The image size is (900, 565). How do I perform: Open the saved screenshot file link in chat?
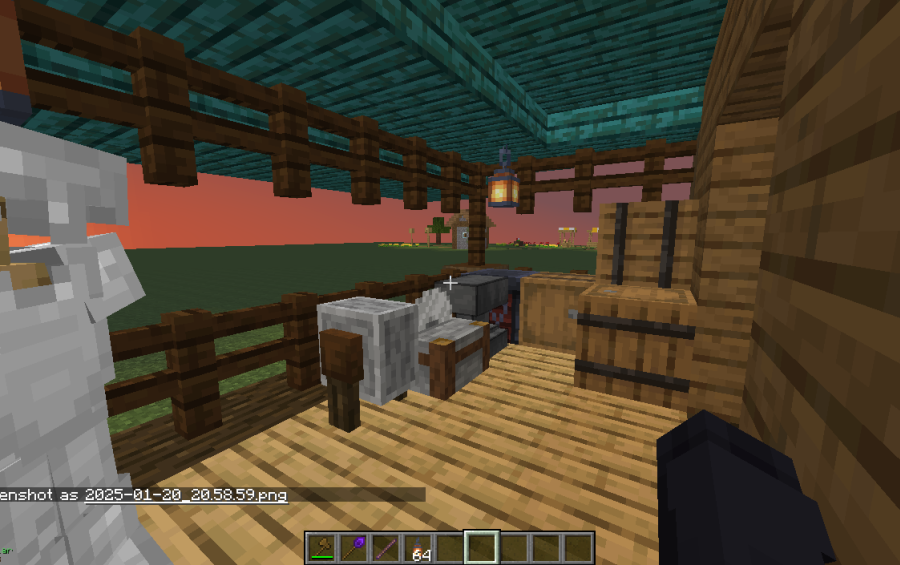[186, 495]
